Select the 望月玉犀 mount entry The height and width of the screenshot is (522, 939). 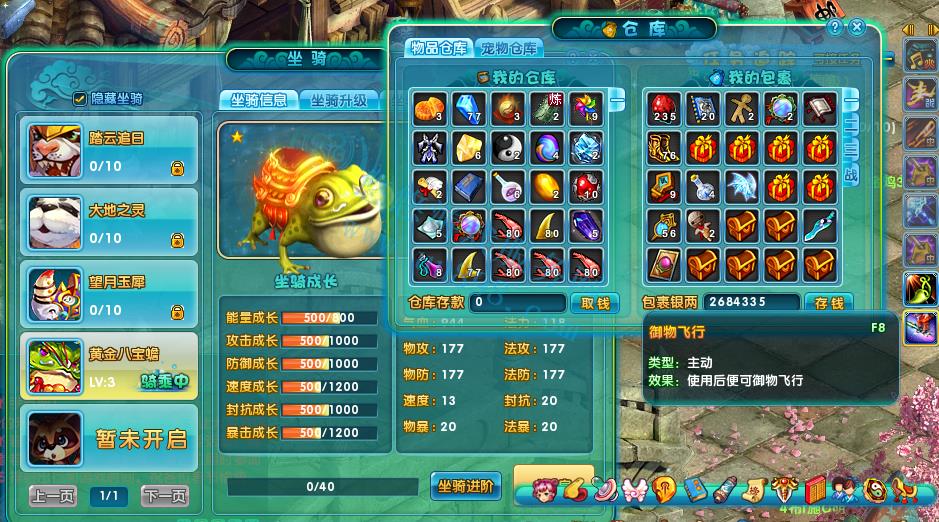109,292
